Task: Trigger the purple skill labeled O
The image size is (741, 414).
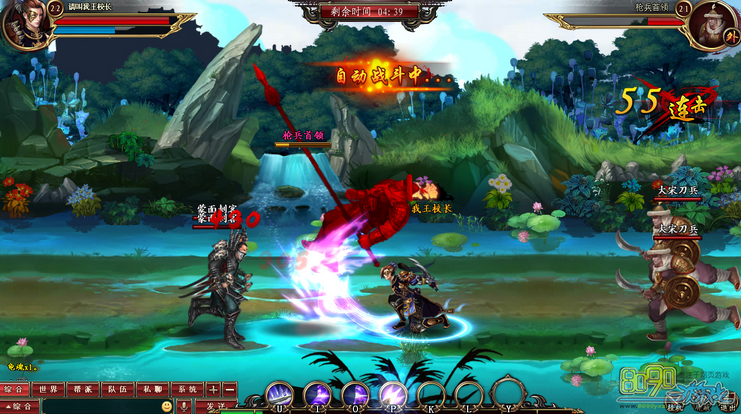Action: point(355,394)
